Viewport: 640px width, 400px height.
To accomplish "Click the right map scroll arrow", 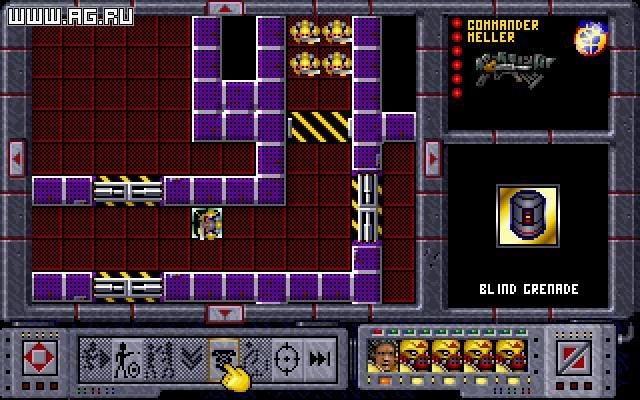I will coord(432,156).
